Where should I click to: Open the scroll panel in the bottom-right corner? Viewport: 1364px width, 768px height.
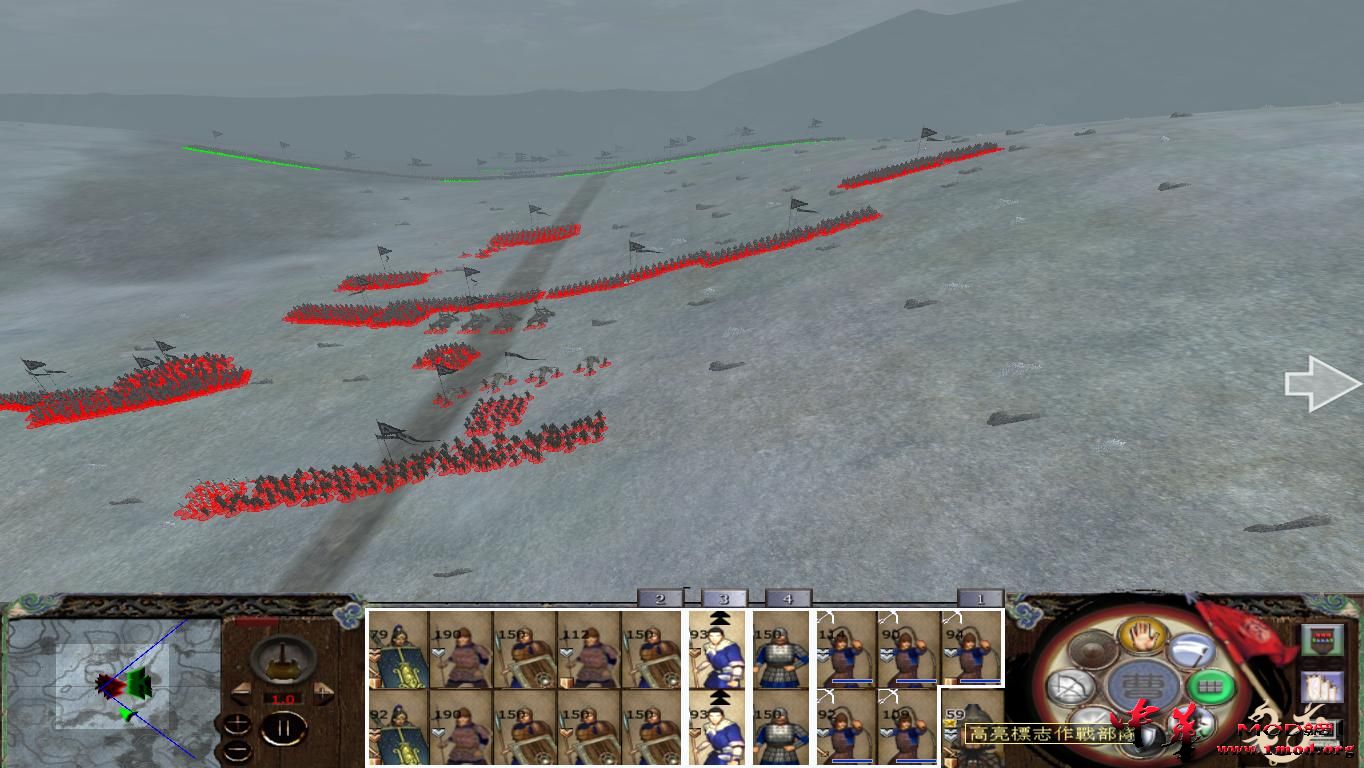[1322, 687]
